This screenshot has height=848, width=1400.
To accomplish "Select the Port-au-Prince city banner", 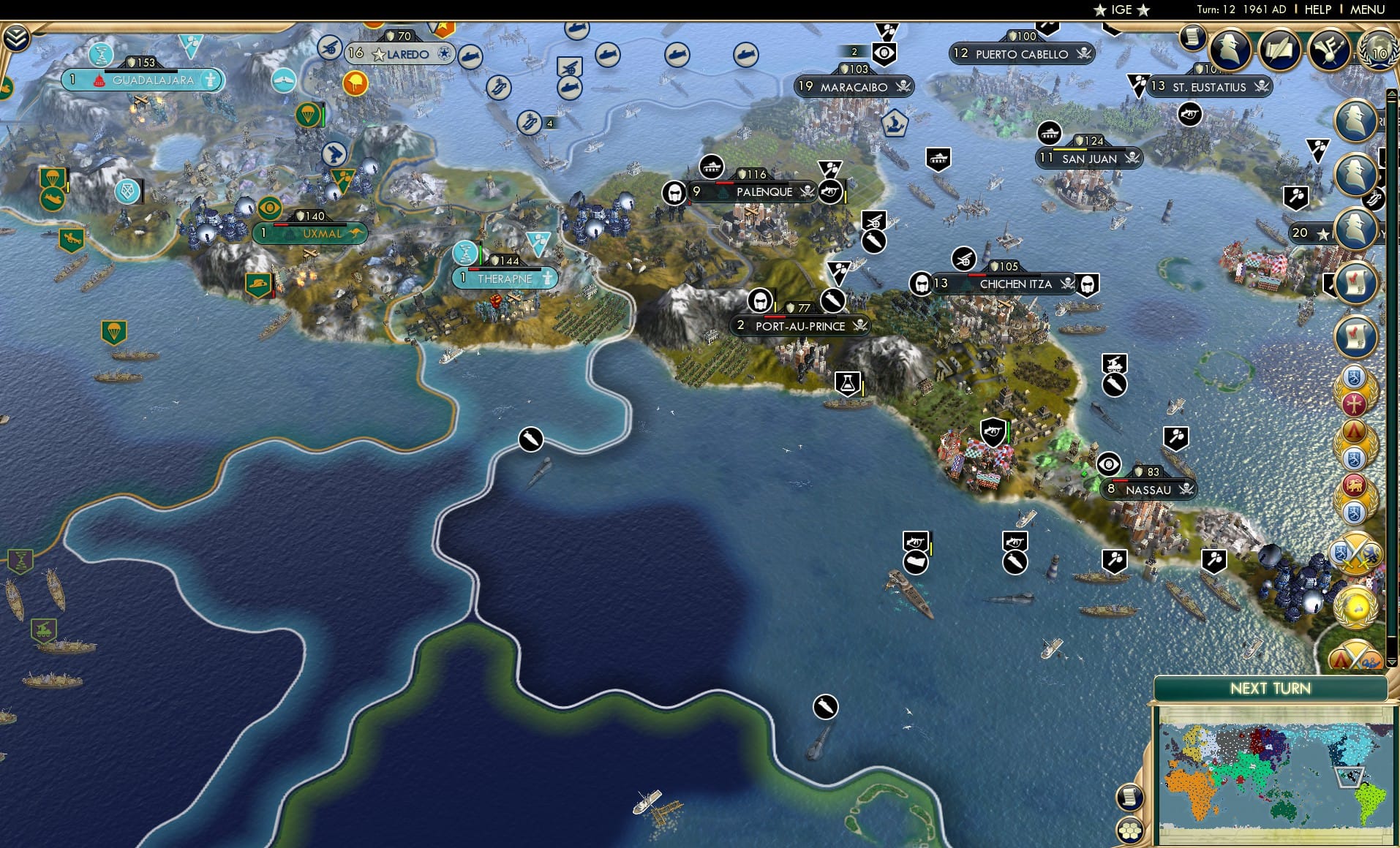I will point(801,326).
